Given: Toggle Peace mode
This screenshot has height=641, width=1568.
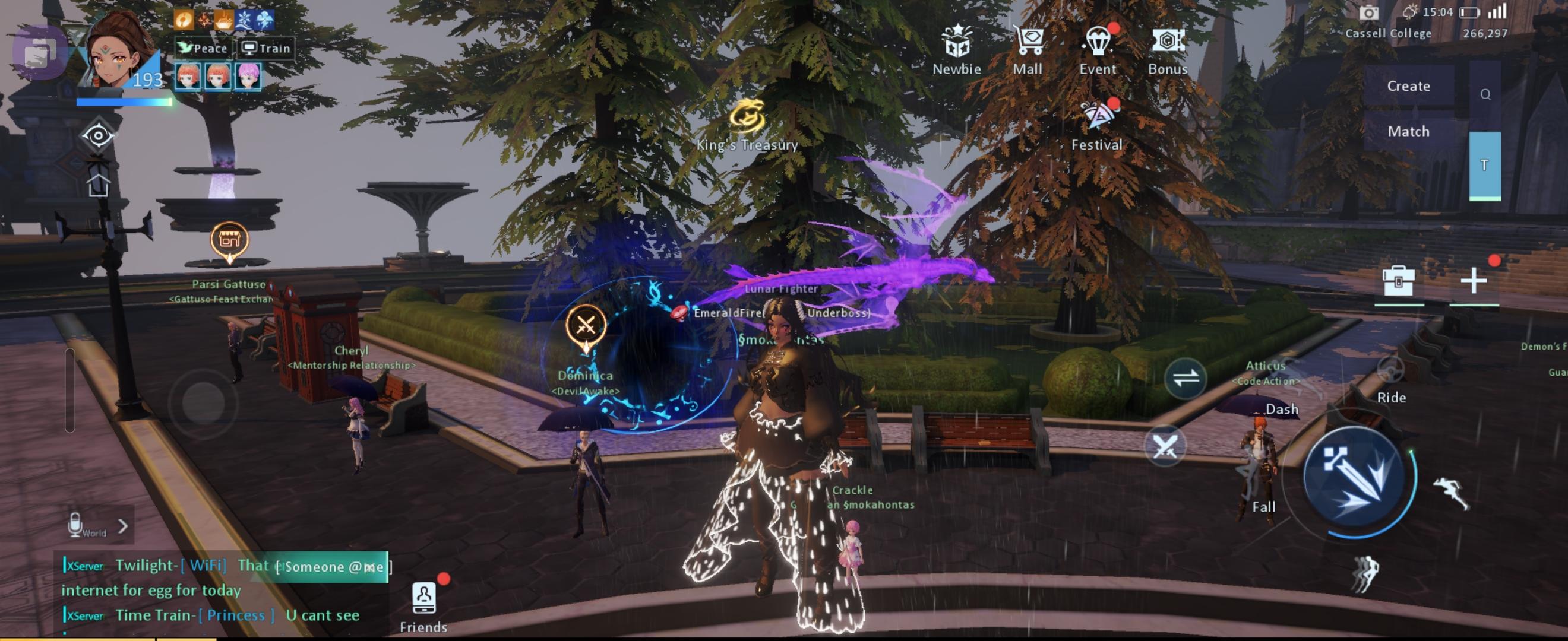Looking at the screenshot, I should click(204, 48).
